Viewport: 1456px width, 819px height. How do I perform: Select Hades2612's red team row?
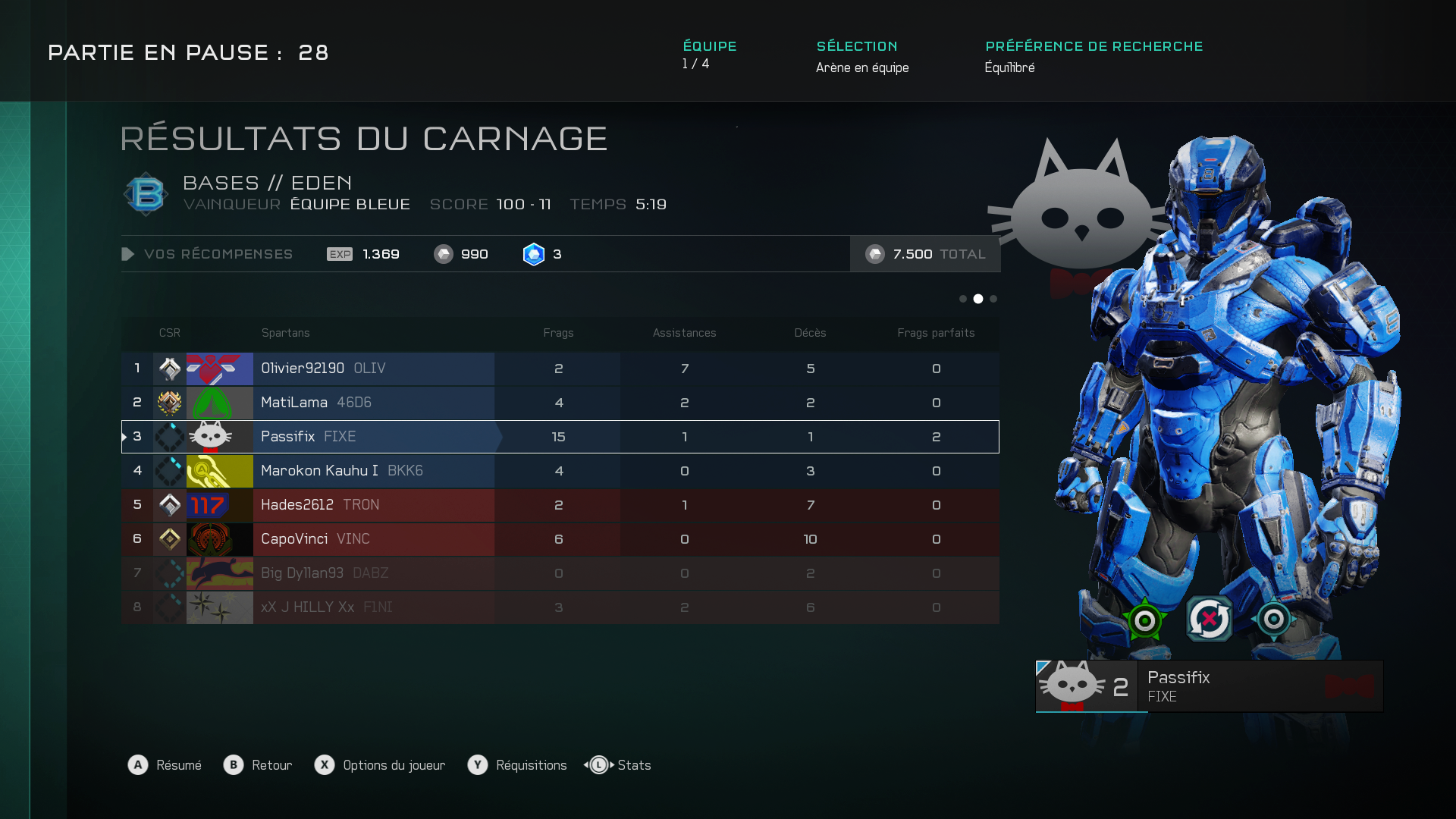tap(560, 505)
